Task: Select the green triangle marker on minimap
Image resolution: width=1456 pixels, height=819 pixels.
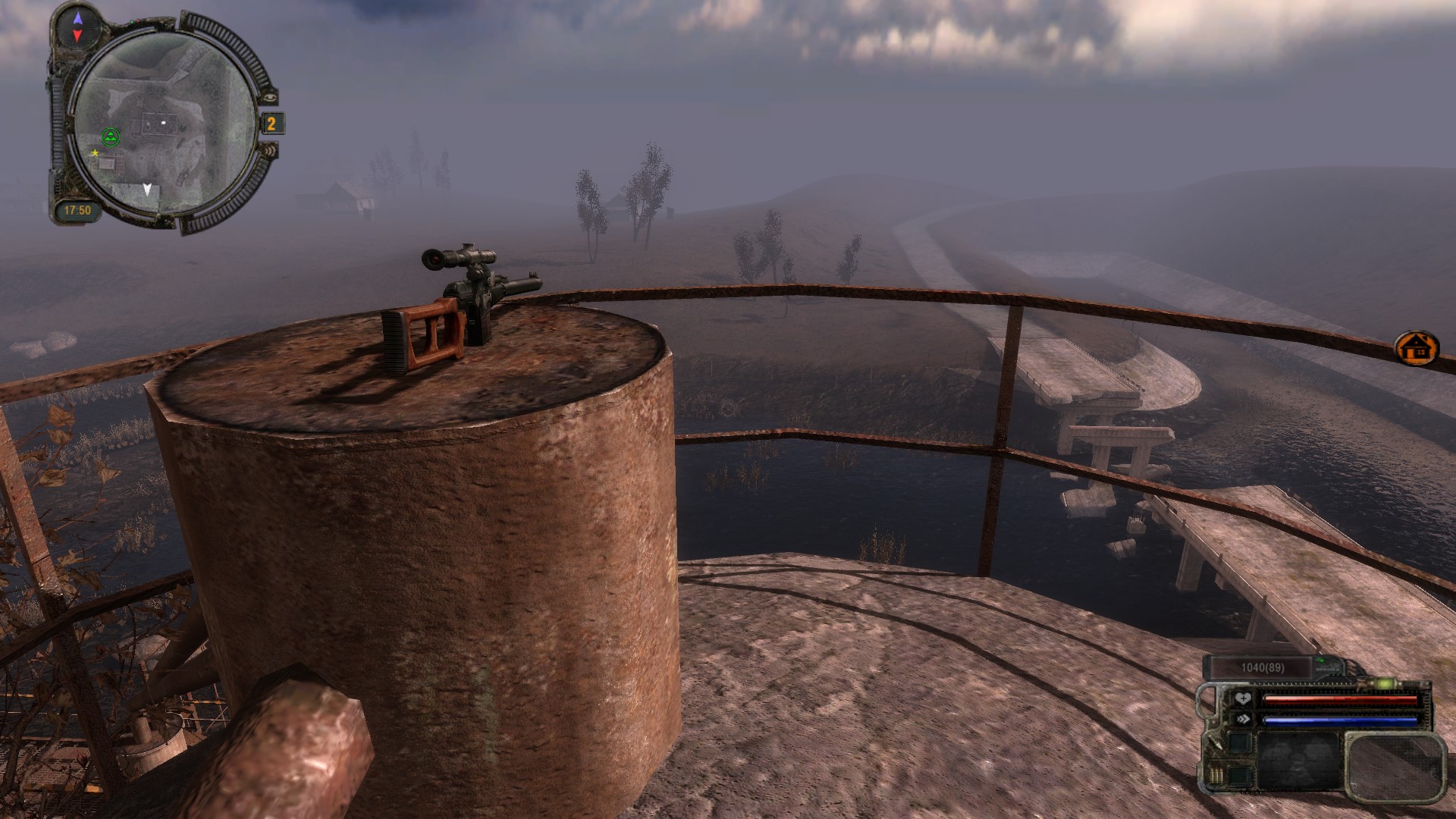Action: [111, 137]
